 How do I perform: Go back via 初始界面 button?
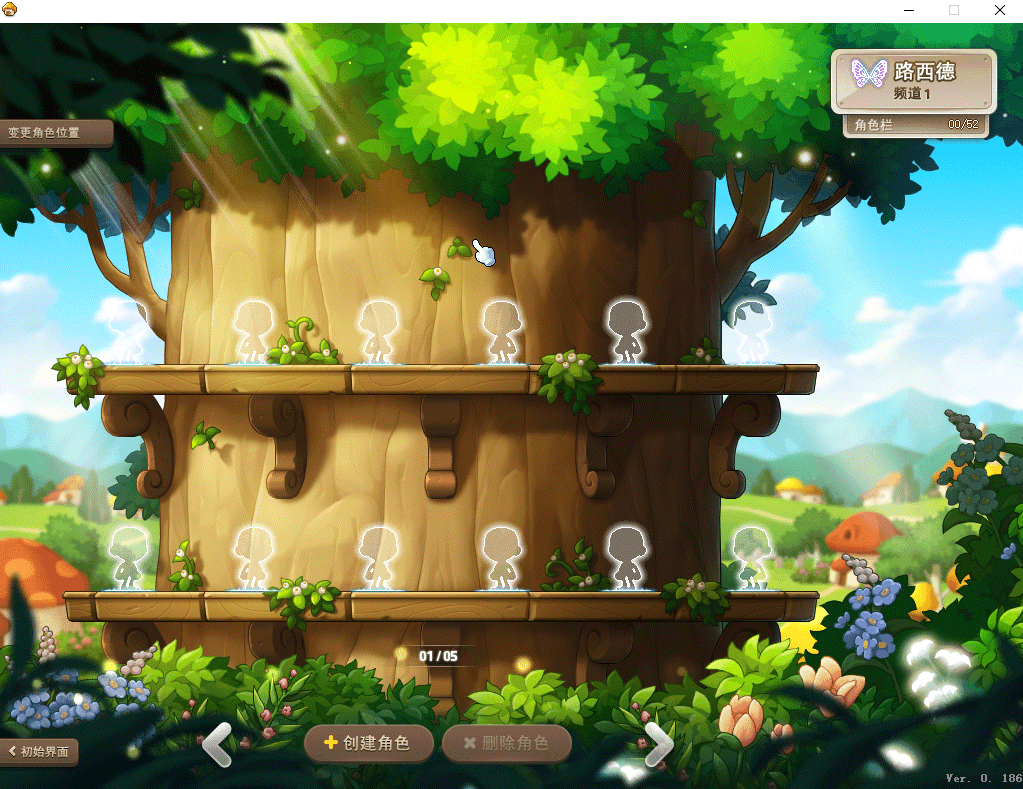39,751
